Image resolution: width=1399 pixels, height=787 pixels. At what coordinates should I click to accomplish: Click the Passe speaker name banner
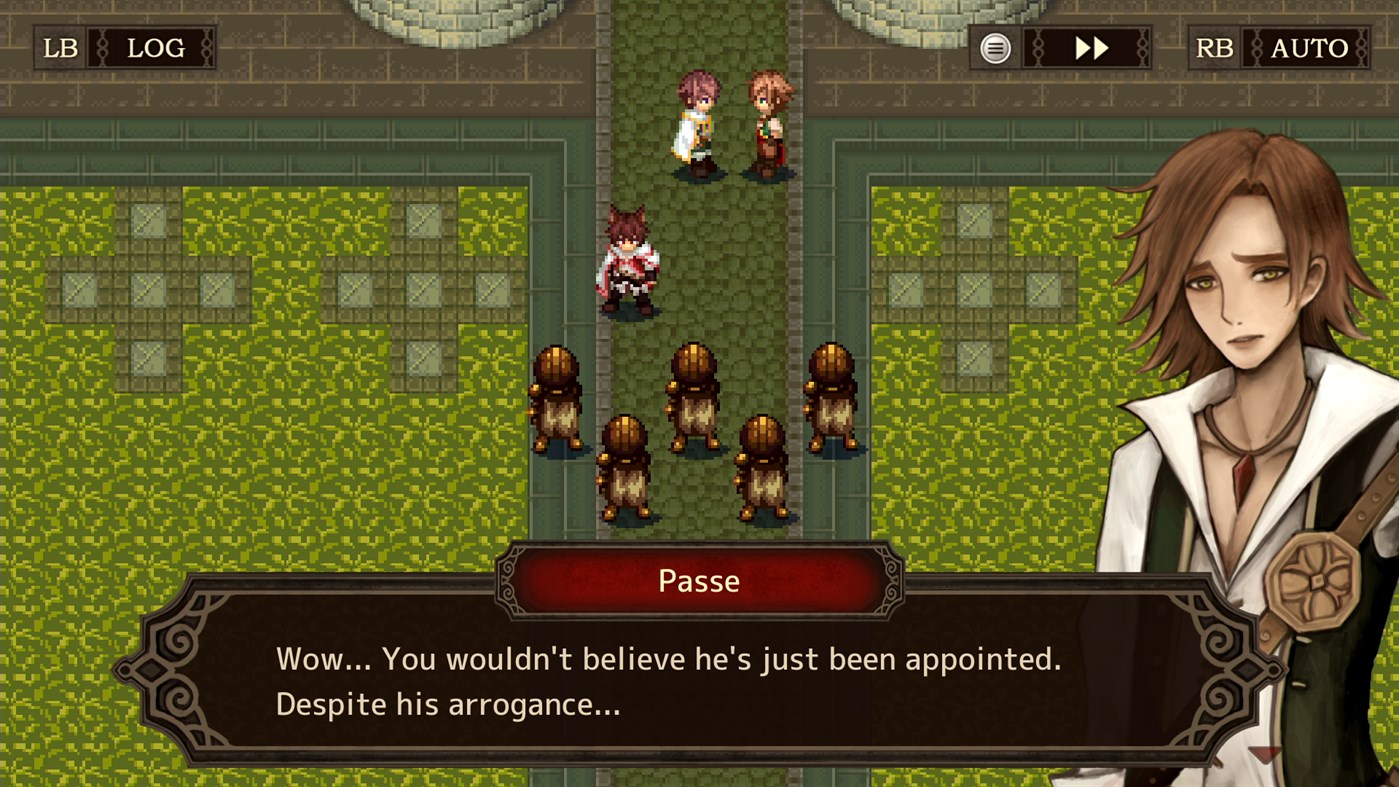[698, 580]
